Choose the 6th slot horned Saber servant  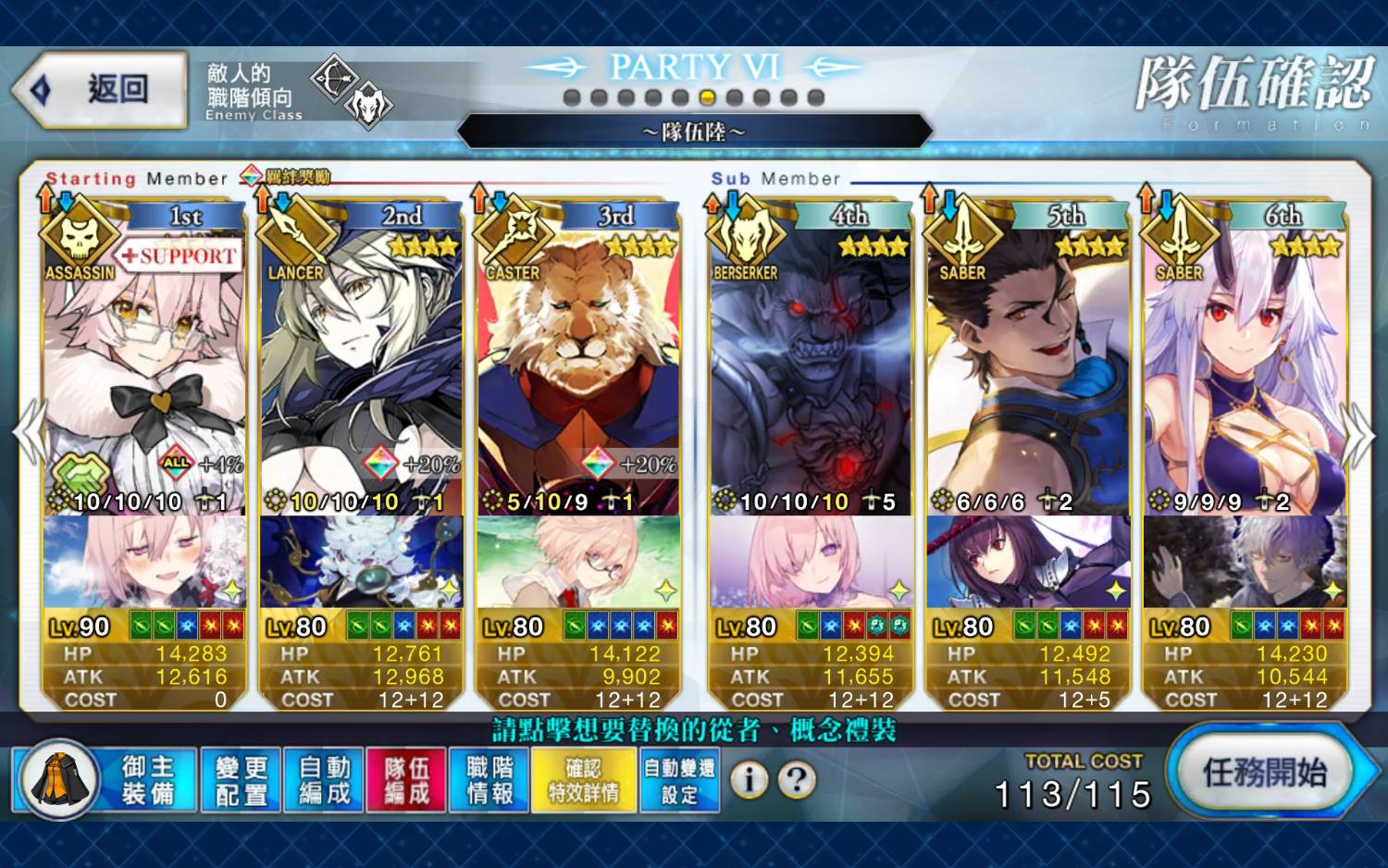(1245, 370)
